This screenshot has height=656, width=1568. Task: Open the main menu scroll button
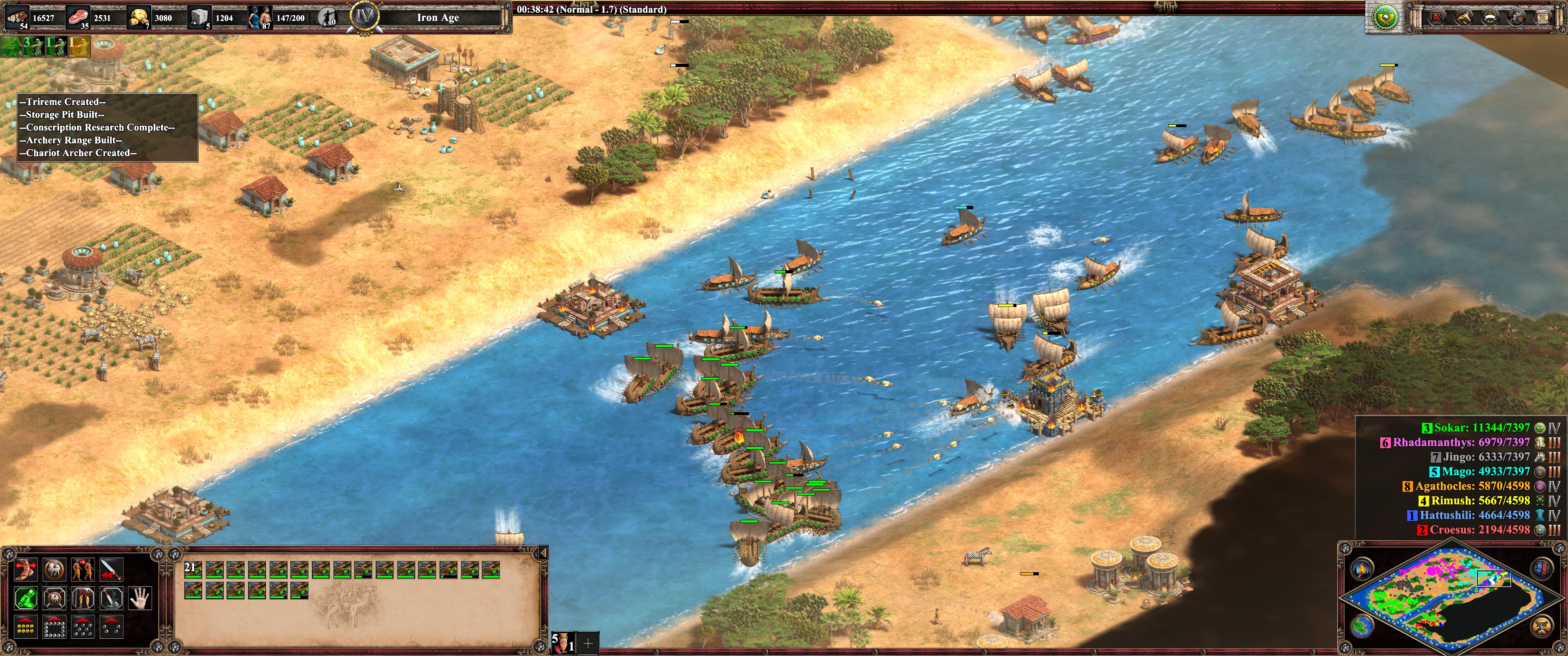(x=1543, y=17)
